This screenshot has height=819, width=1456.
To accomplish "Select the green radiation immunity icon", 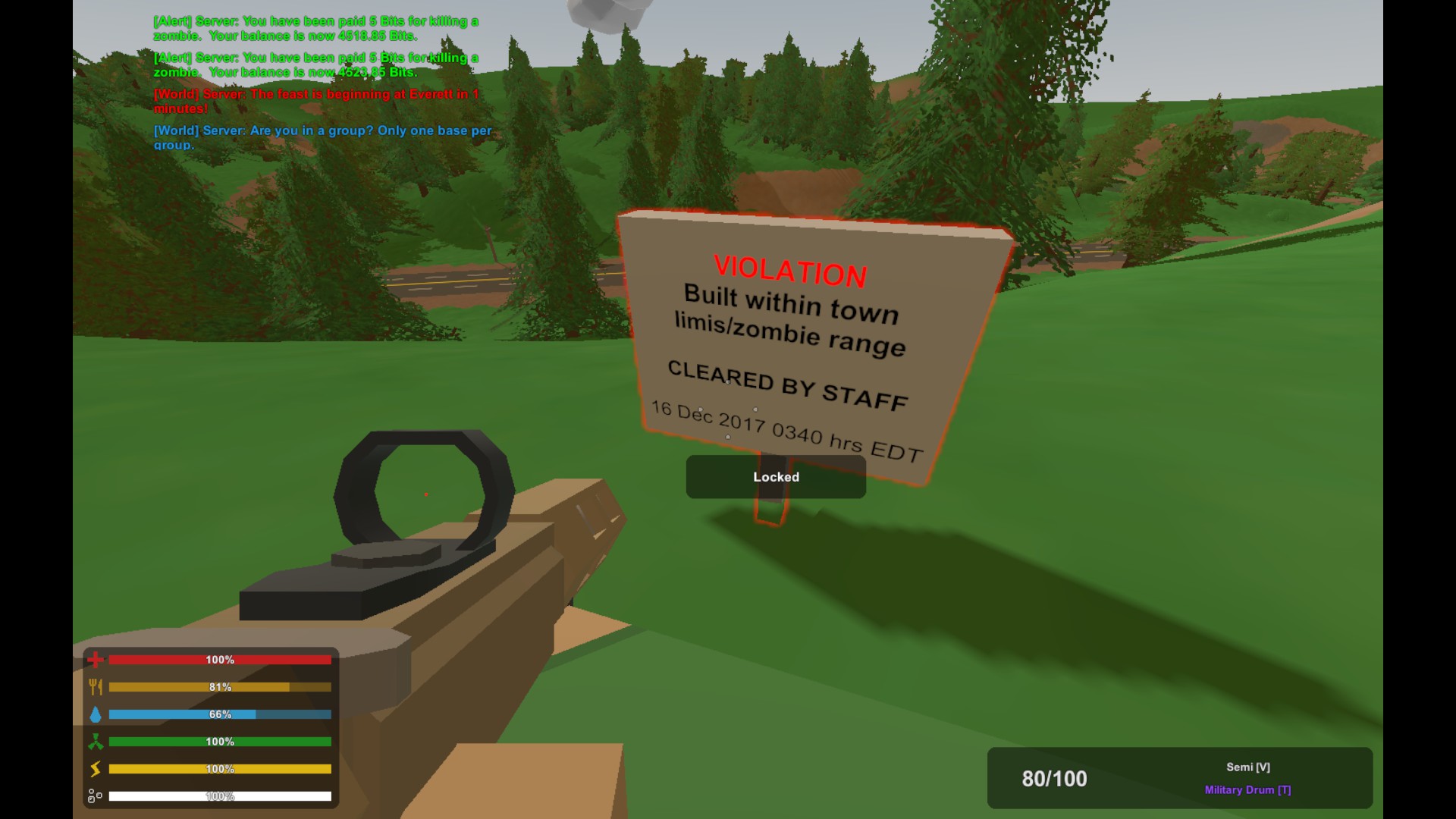I will pyautogui.click(x=96, y=742).
